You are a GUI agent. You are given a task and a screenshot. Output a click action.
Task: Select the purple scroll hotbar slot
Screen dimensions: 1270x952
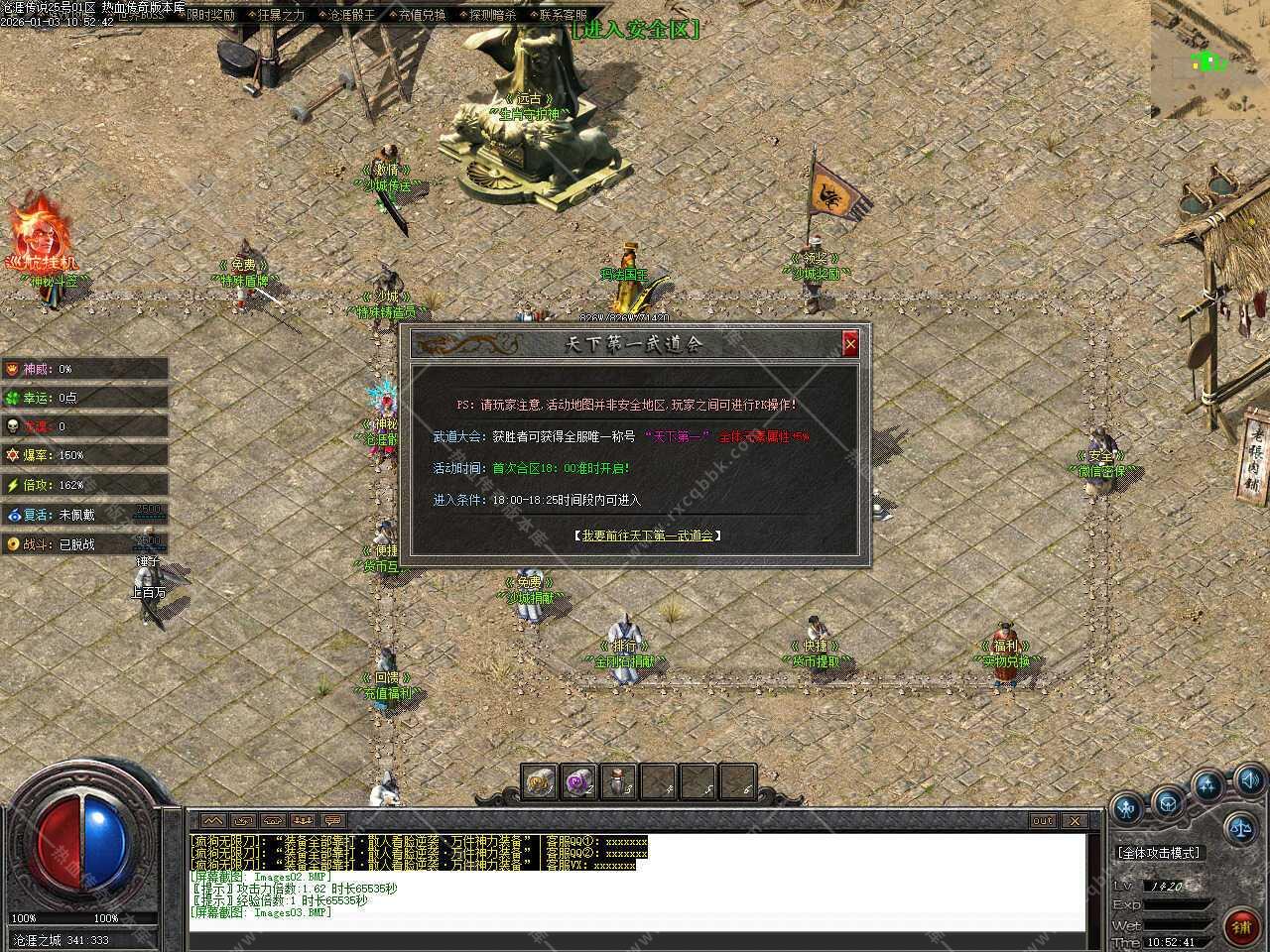(x=578, y=781)
